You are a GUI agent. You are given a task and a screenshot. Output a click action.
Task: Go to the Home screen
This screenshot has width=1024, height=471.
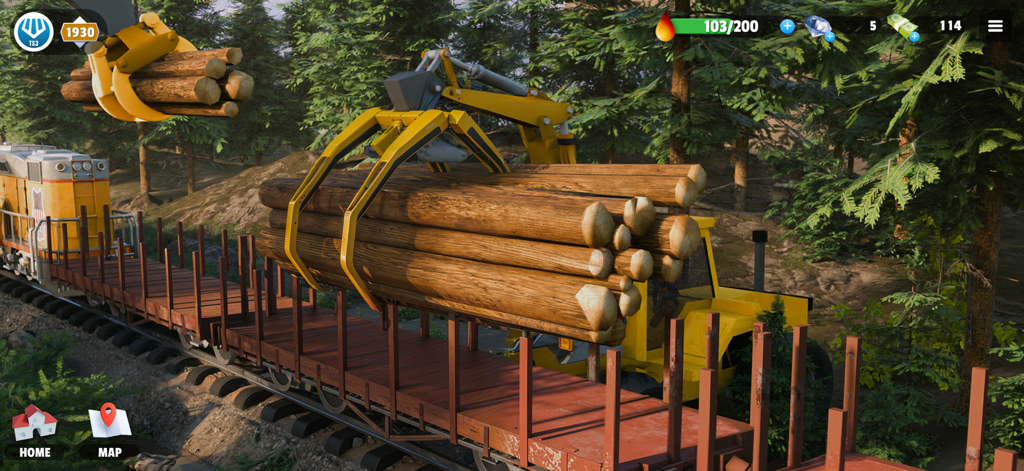point(34,431)
